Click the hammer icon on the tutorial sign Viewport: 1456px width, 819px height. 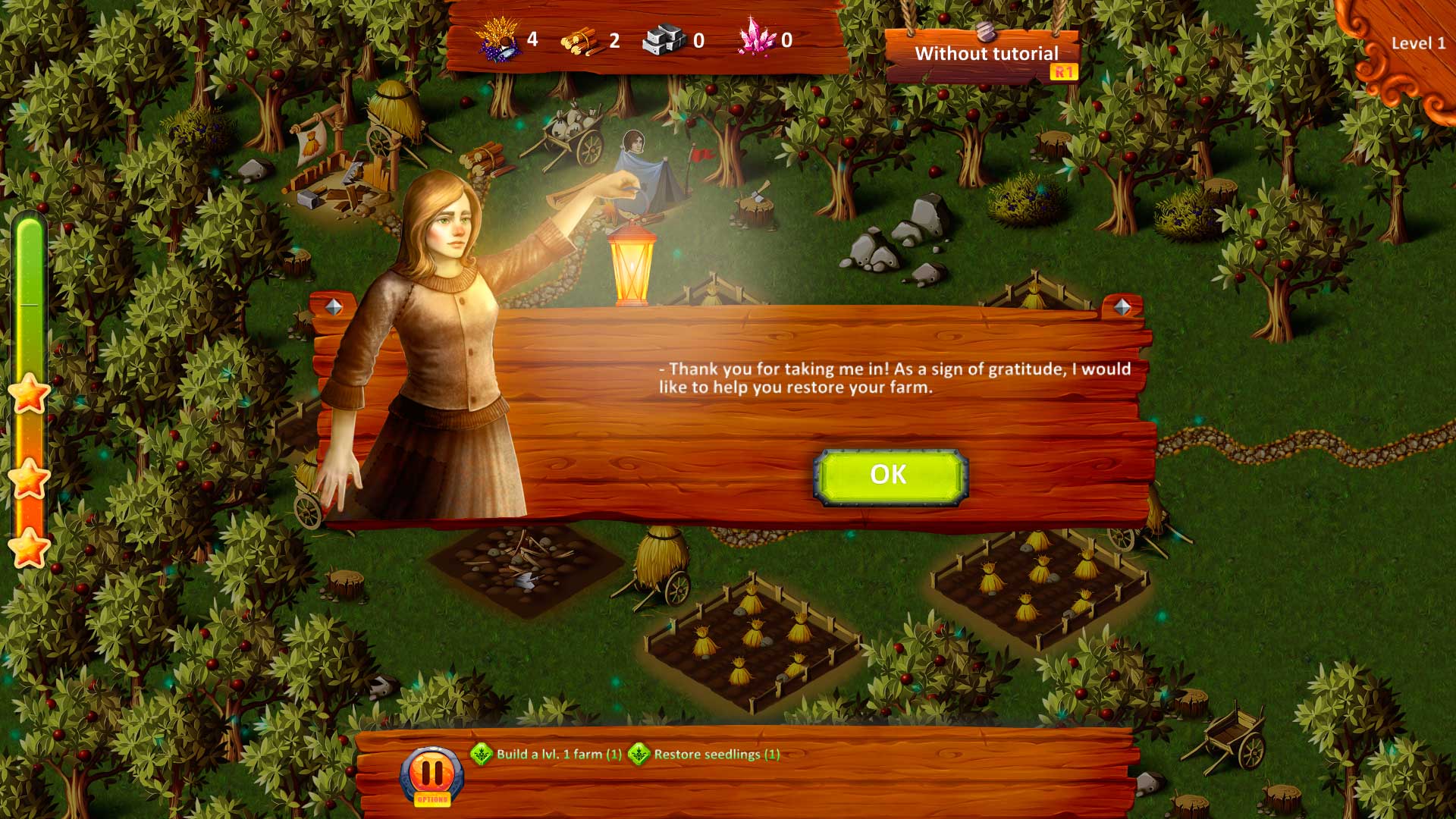(x=985, y=32)
